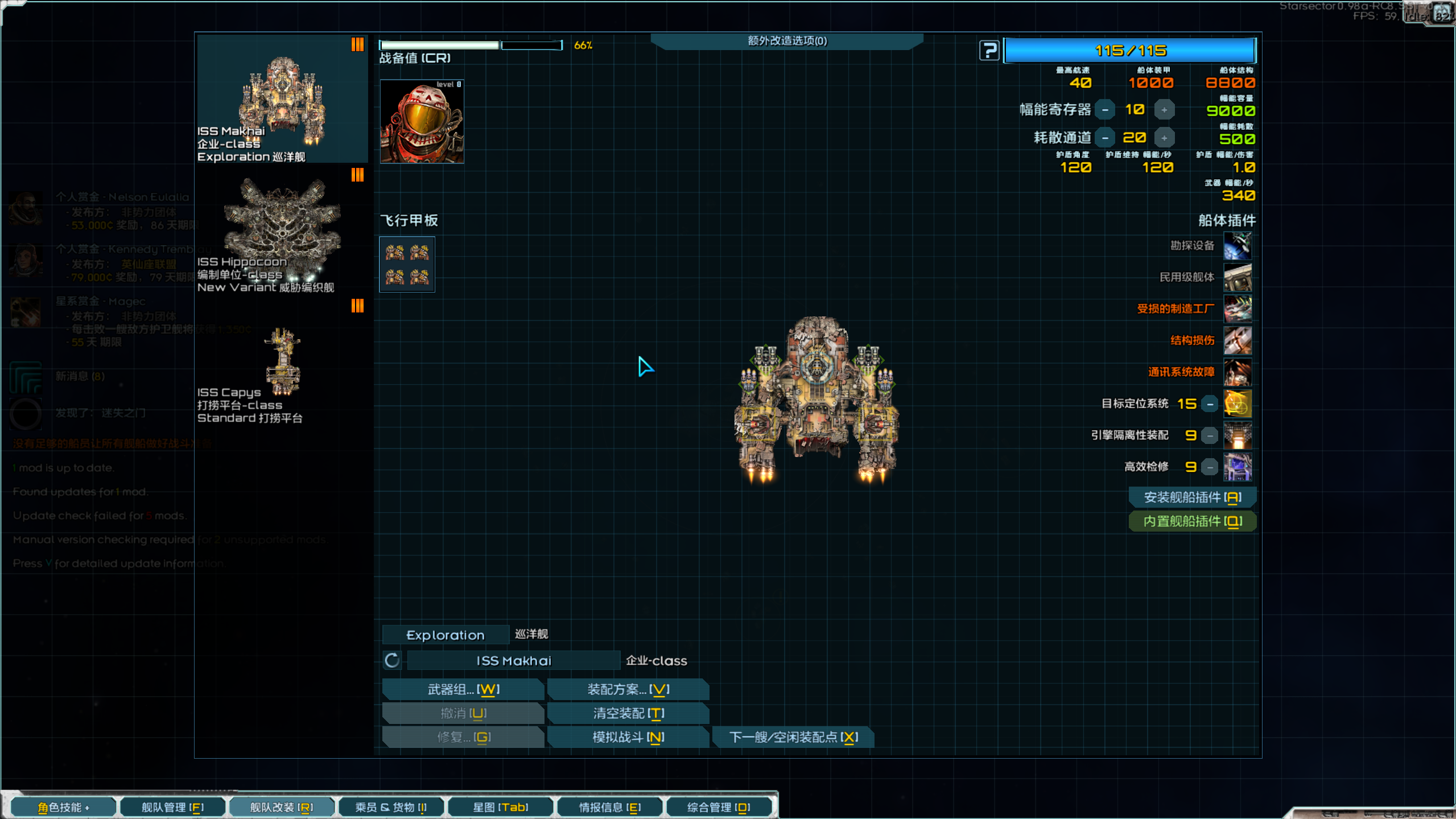The height and width of the screenshot is (819, 1456).
Task: Open the weapon groups button 武器组
Action: pos(463,689)
